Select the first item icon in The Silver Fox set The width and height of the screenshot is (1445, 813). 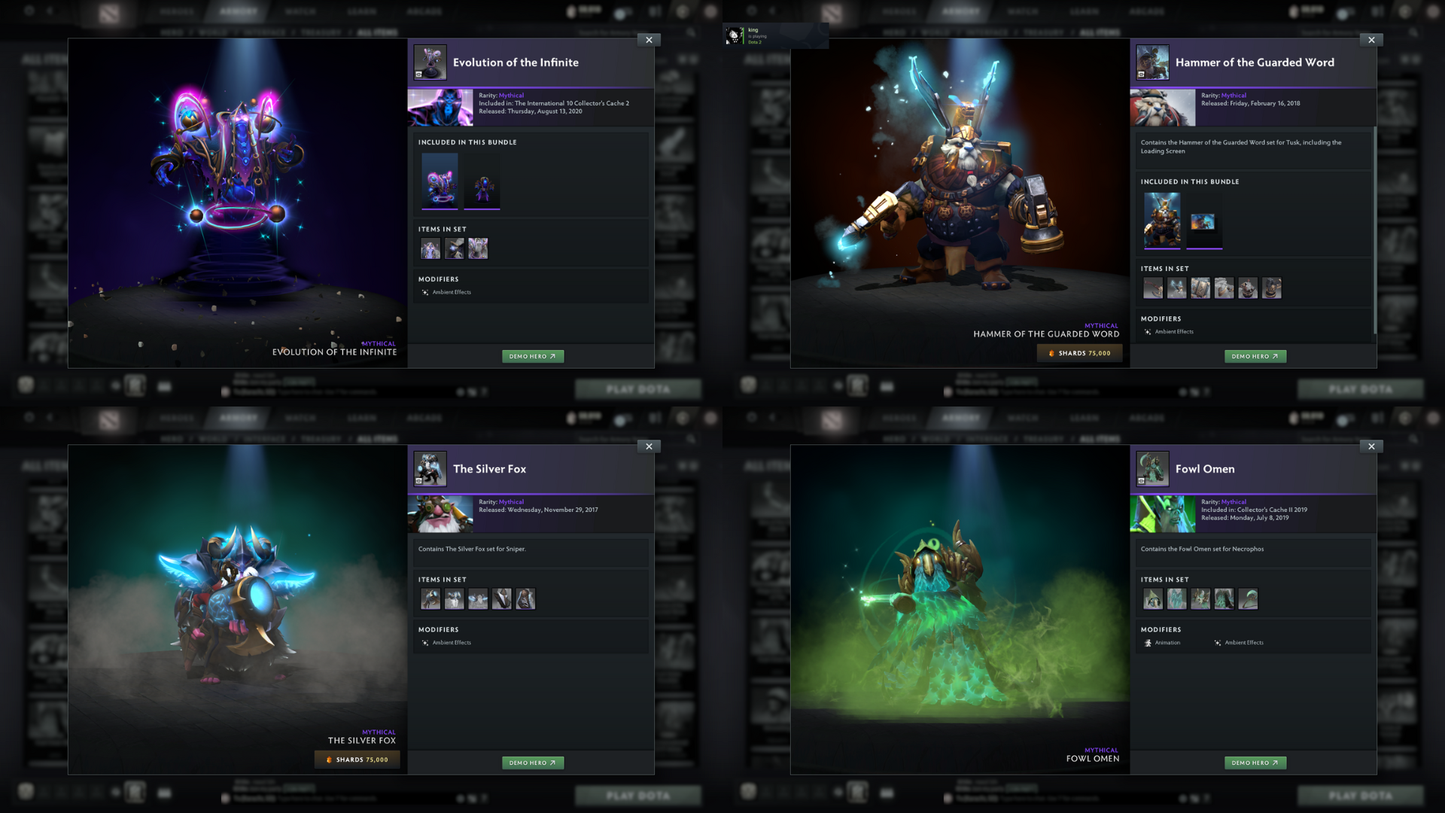pos(430,598)
